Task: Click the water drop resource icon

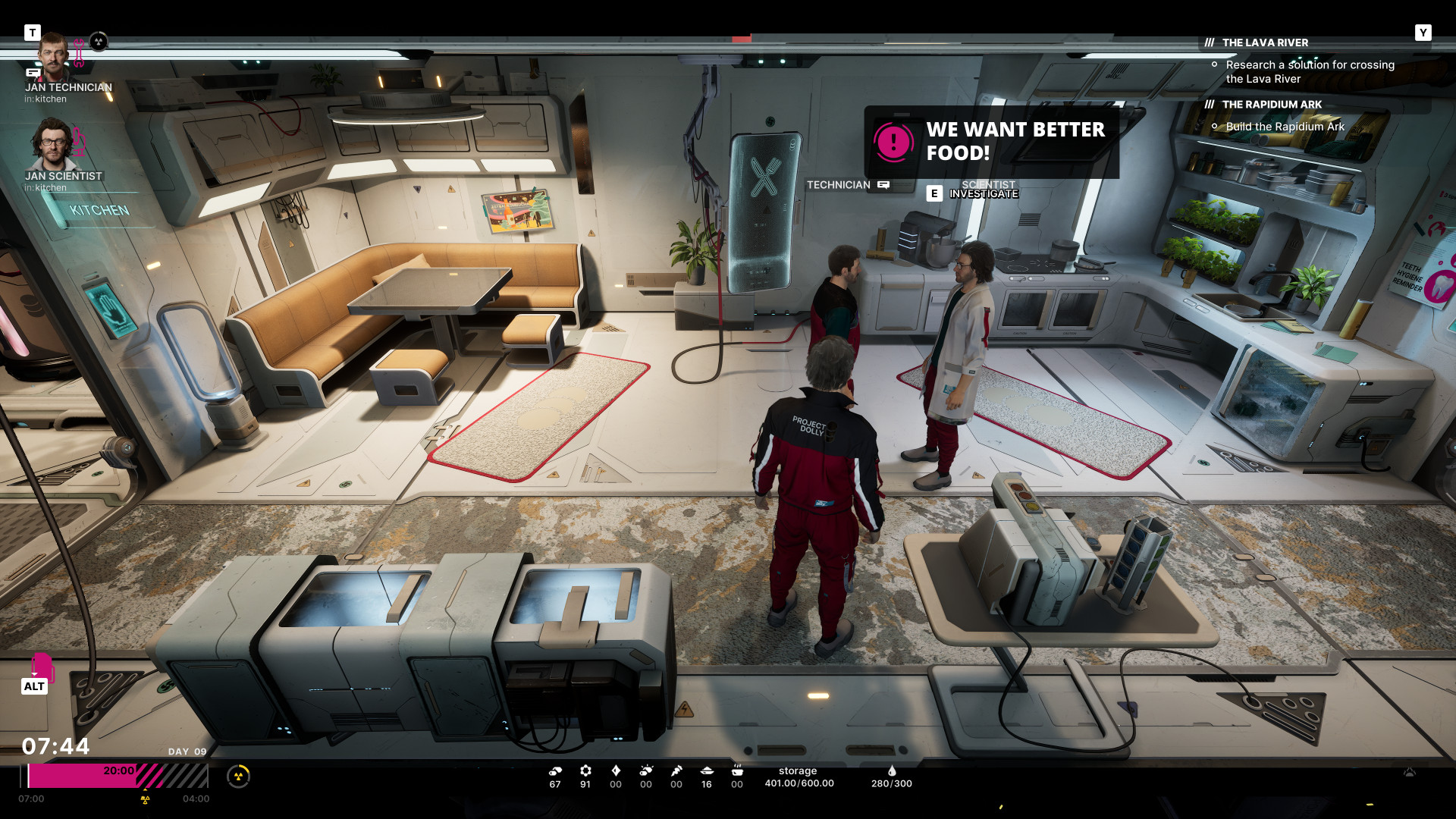Action: tap(892, 771)
